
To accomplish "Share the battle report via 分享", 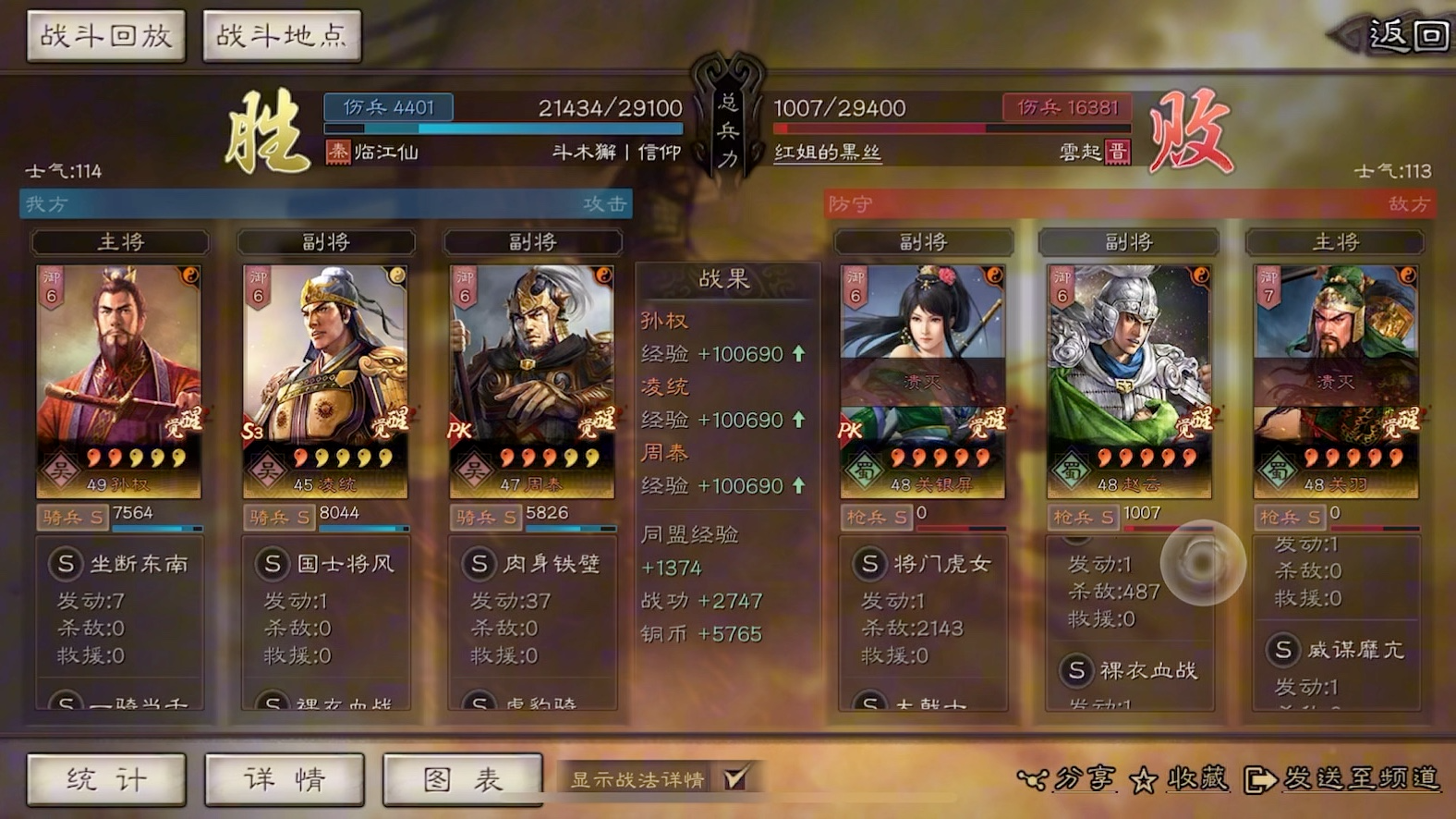I will click(1068, 779).
